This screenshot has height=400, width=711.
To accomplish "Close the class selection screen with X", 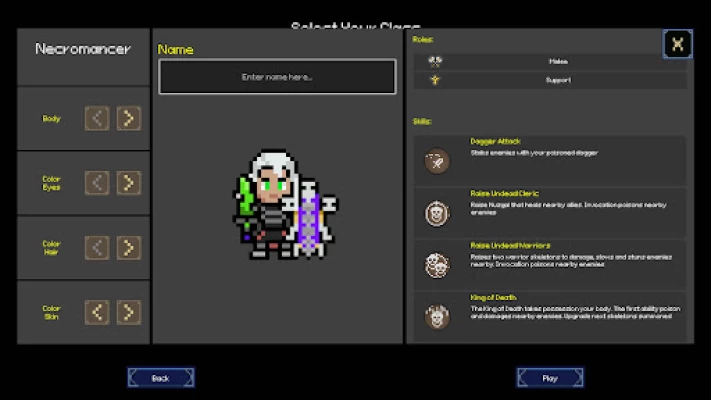I will click(x=677, y=44).
